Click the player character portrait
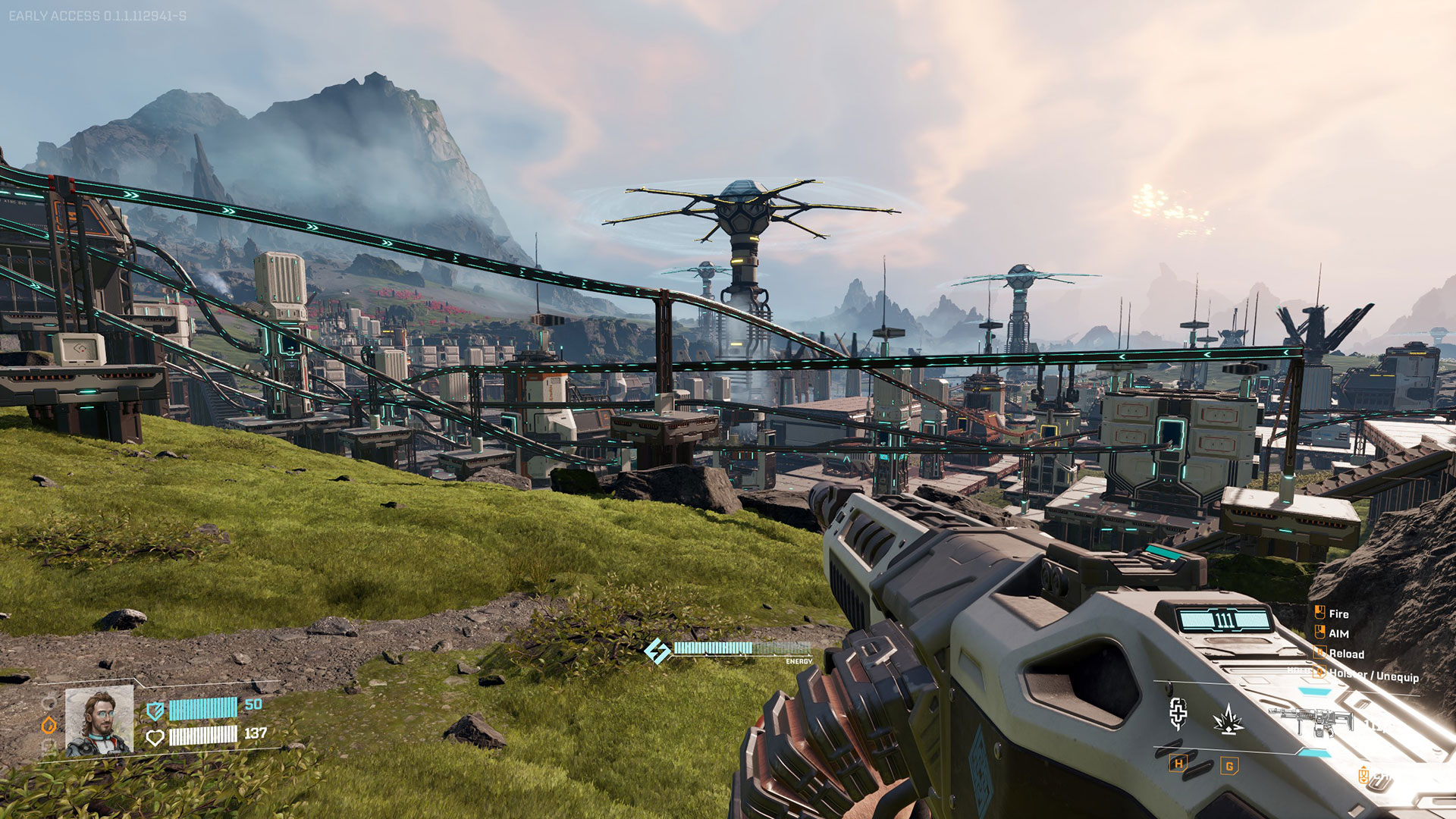The width and height of the screenshot is (1456, 819). point(99,721)
